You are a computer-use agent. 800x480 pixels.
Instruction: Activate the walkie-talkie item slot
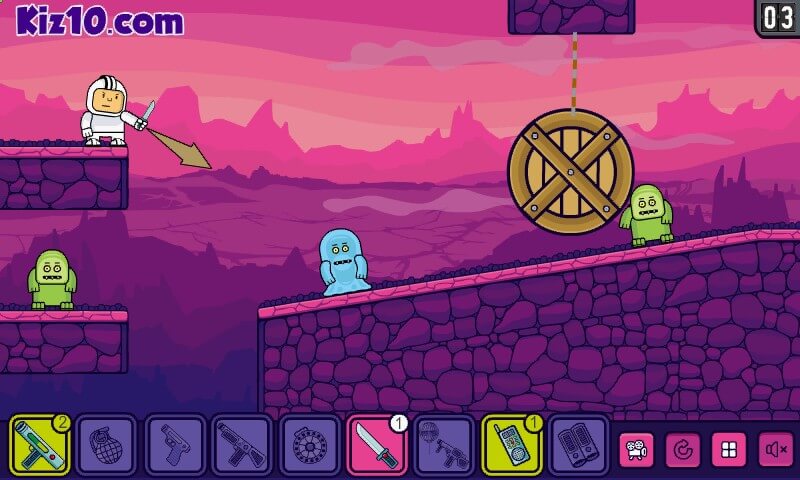tap(512, 444)
